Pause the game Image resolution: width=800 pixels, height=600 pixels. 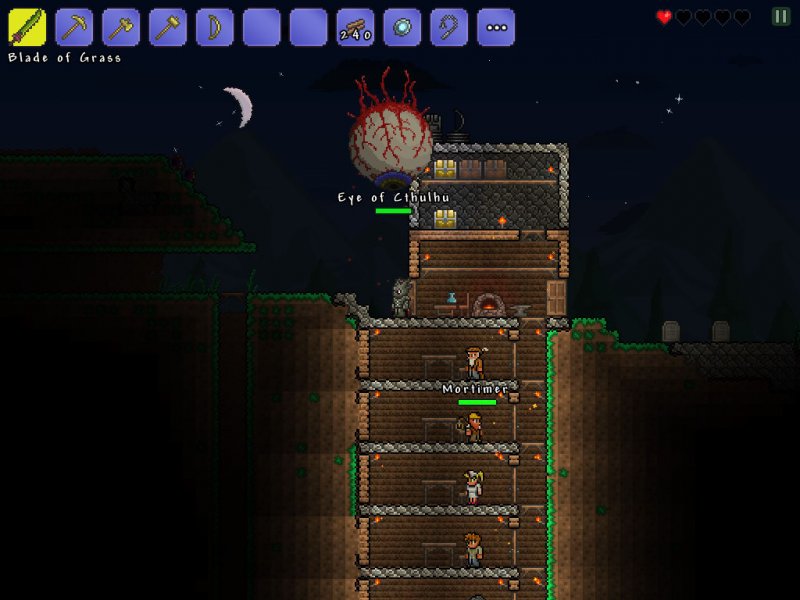[x=780, y=16]
